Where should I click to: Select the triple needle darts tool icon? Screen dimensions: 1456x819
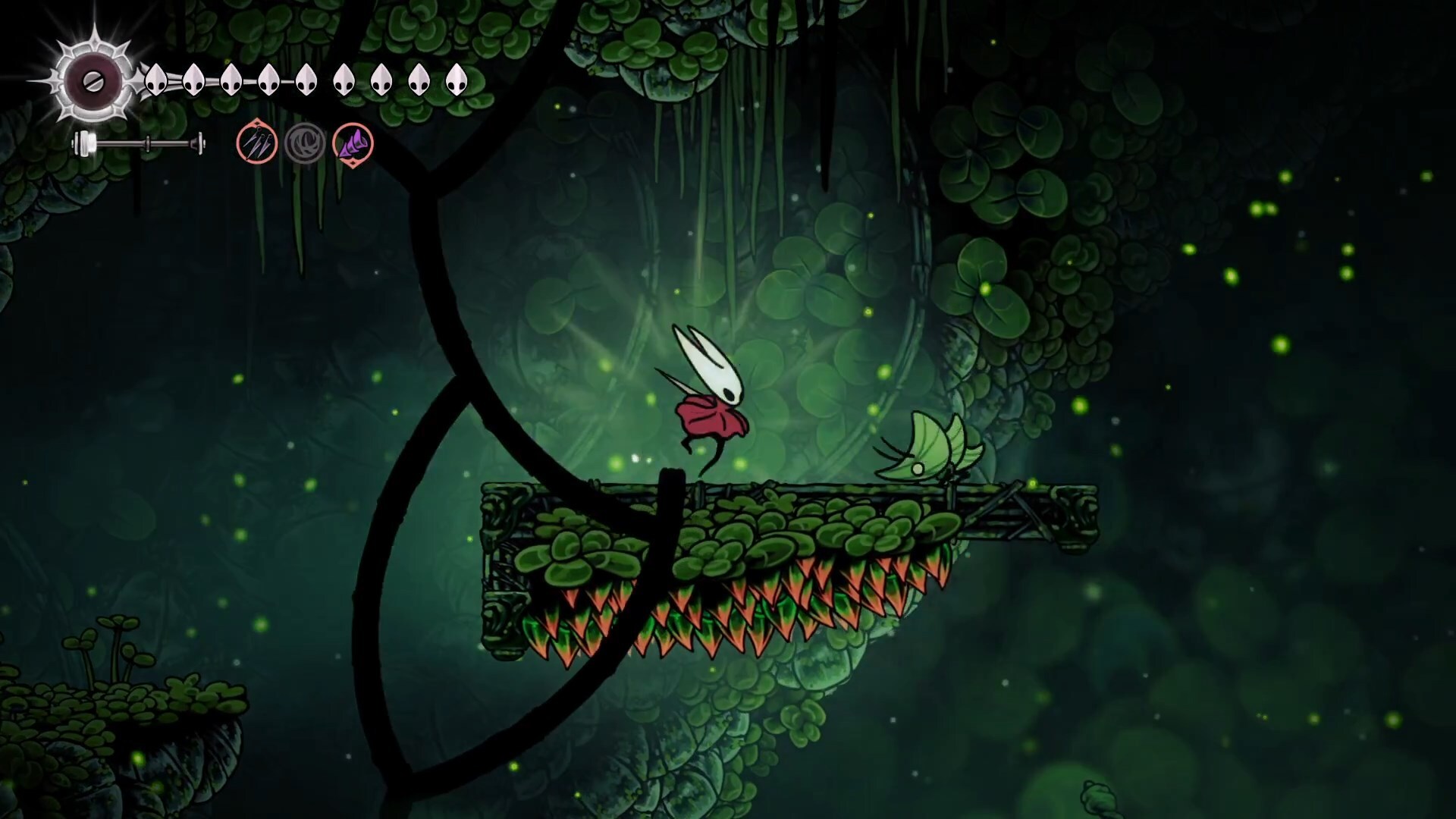257,142
